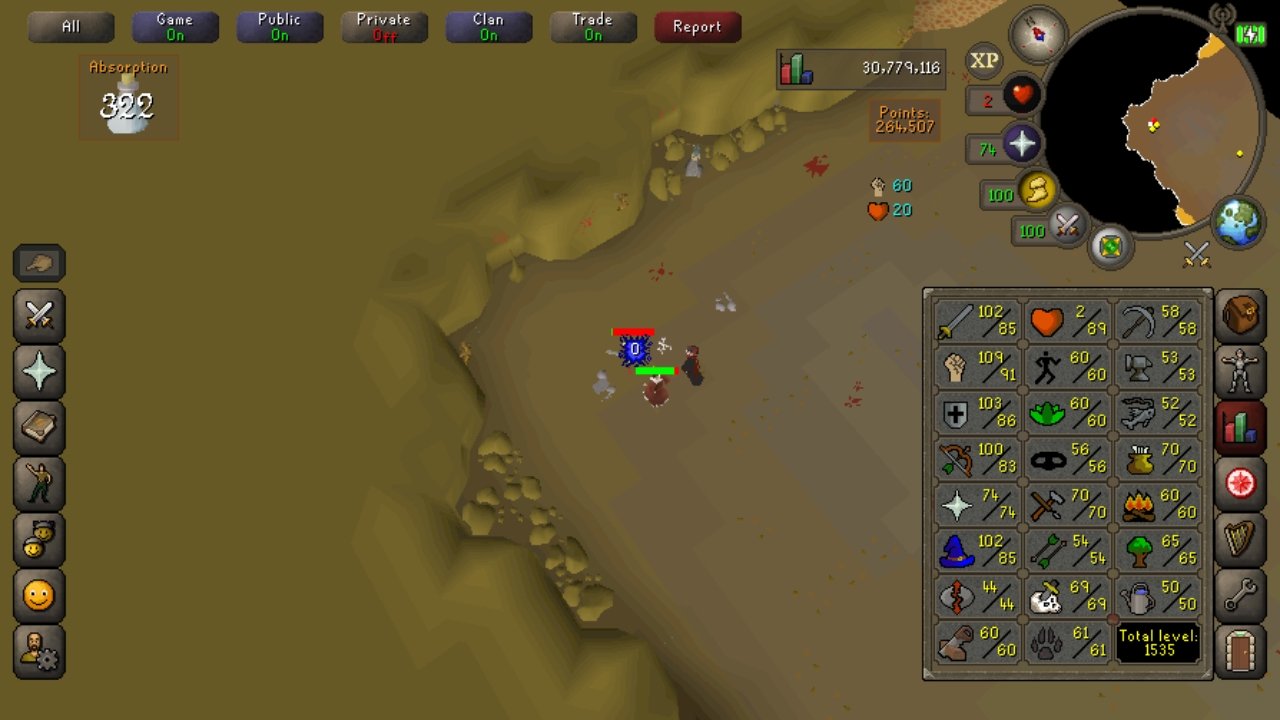Open the logout door tab
Viewport: 1280px width, 720px height.
(1240, 653)
